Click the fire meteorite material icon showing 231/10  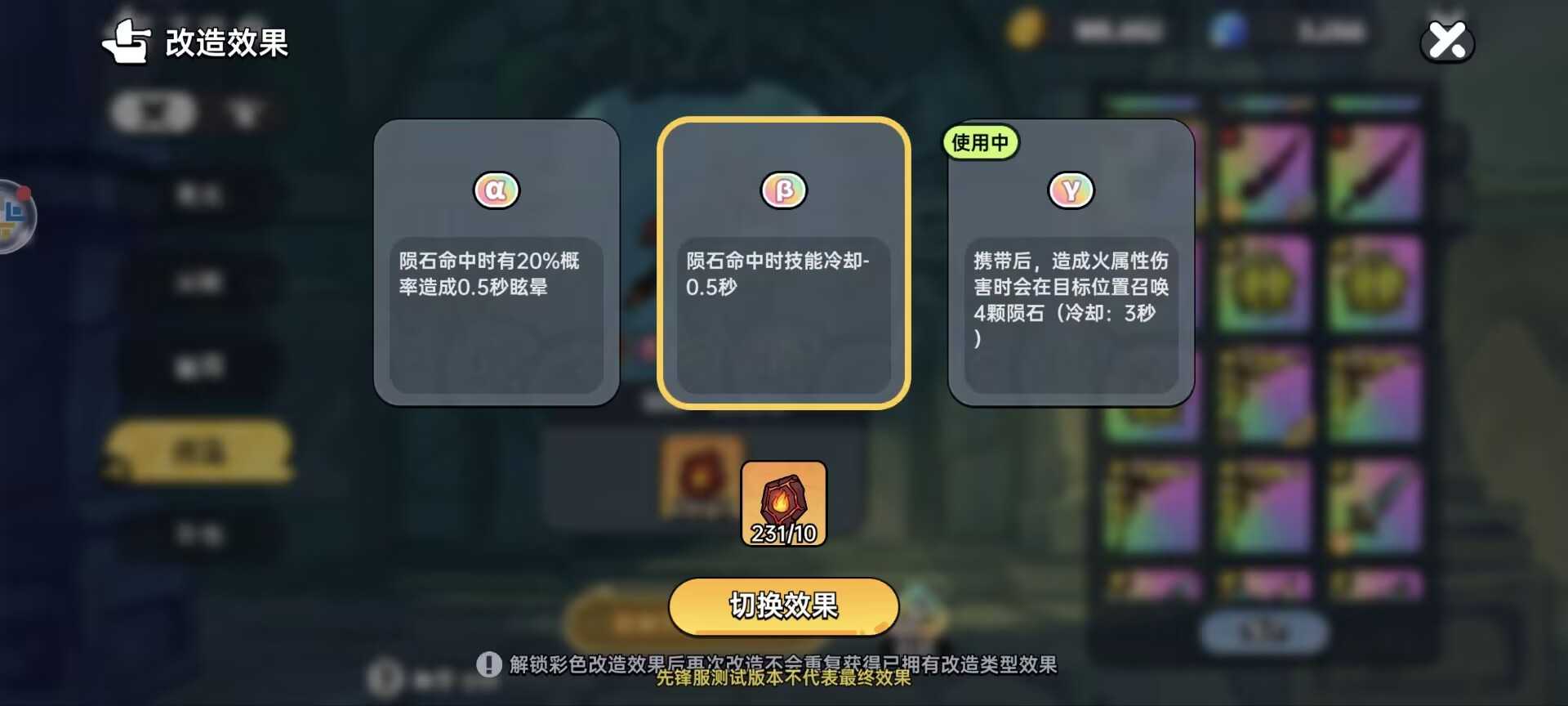coord(782,503)
